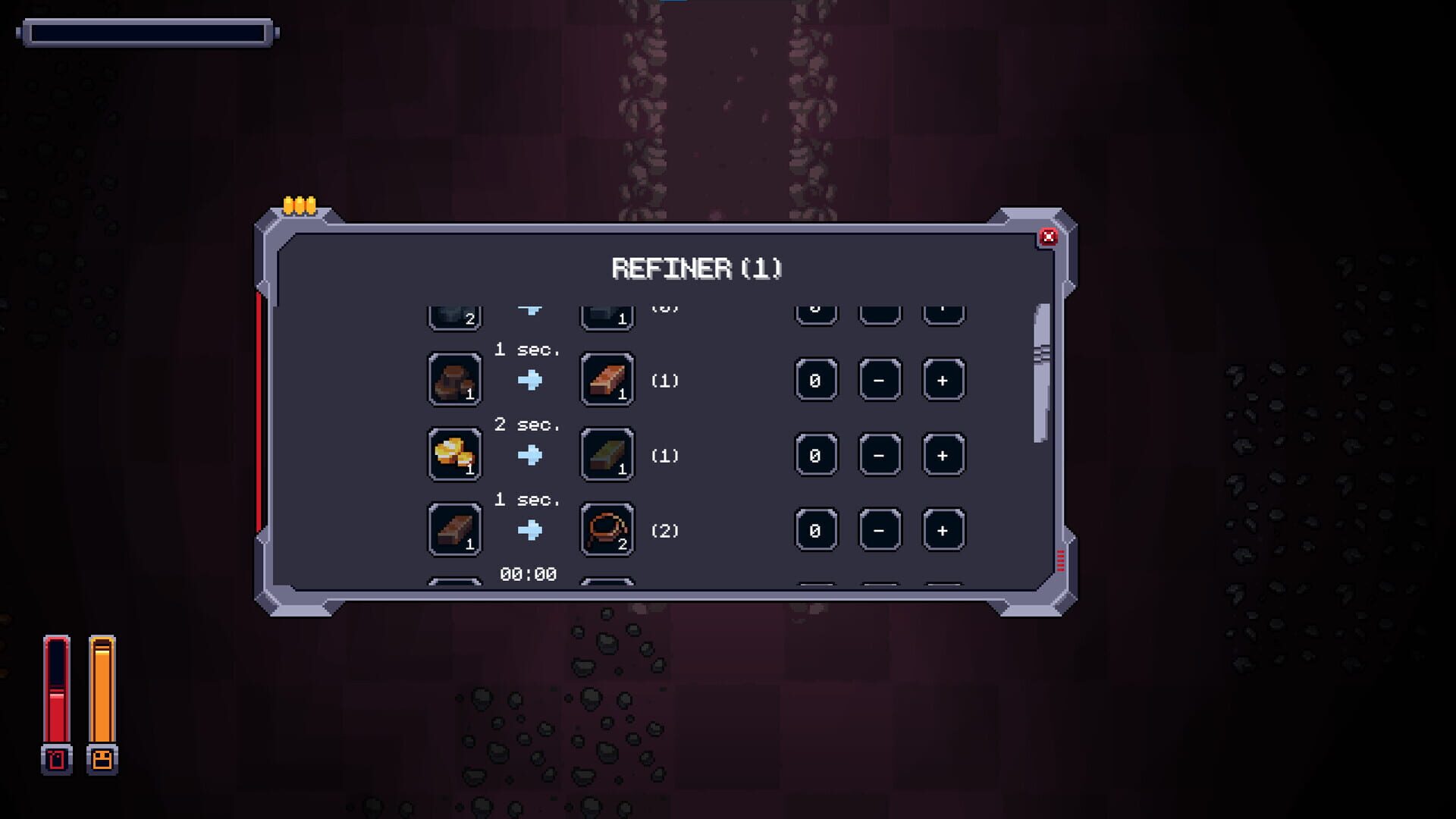The height and width of the screenshot is (819, 1456).
Task: Close the Refiner window
Action: (x=1049, y=237)
